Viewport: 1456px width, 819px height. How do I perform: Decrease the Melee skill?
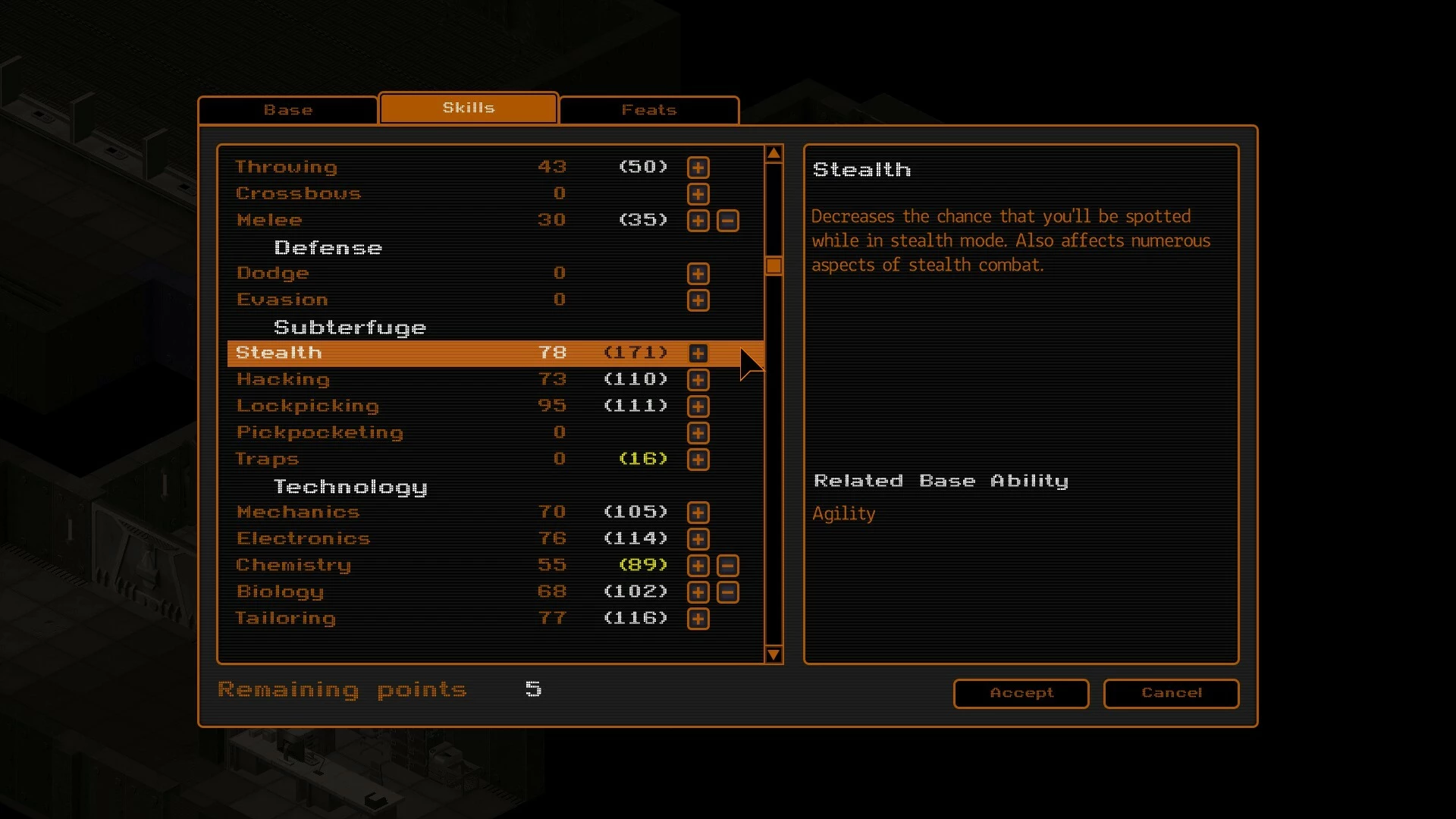coord(728,221)
